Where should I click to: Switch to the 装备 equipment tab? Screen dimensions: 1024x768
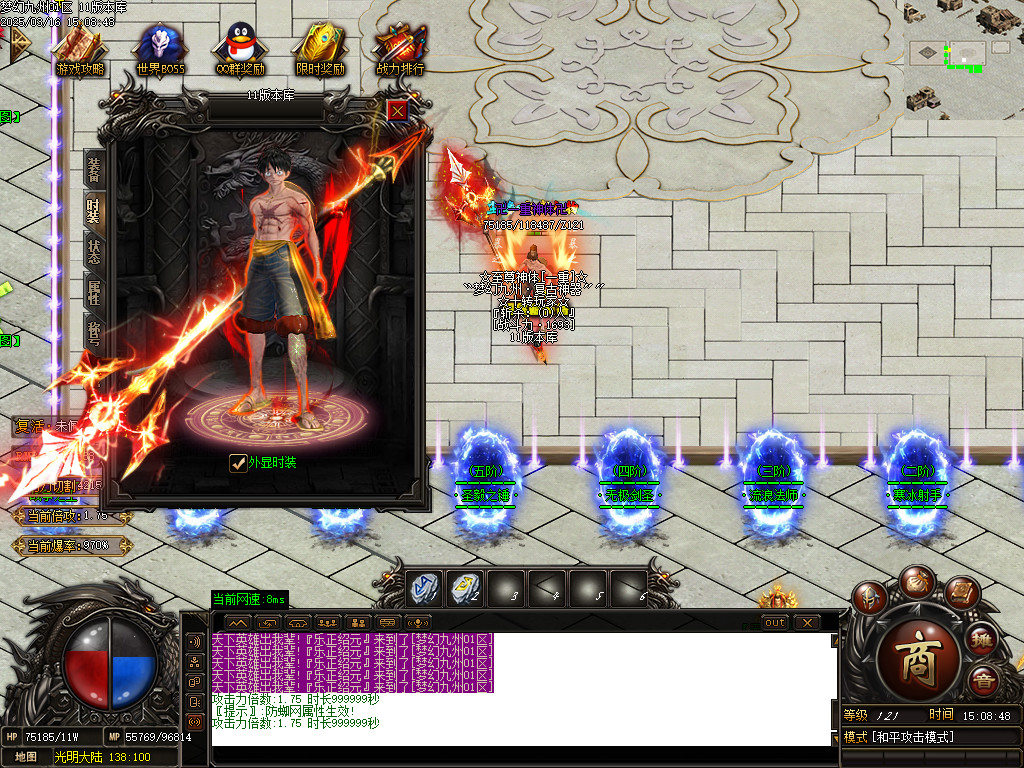[x=94, y=169]
